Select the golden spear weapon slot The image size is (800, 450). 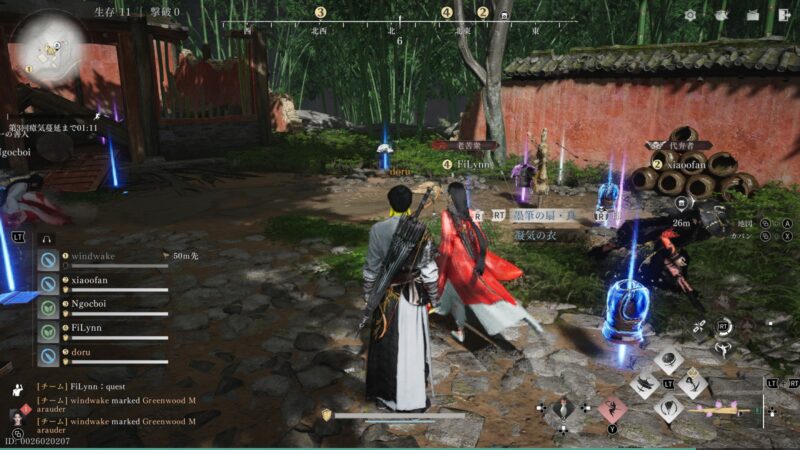[x=720, y=410]
